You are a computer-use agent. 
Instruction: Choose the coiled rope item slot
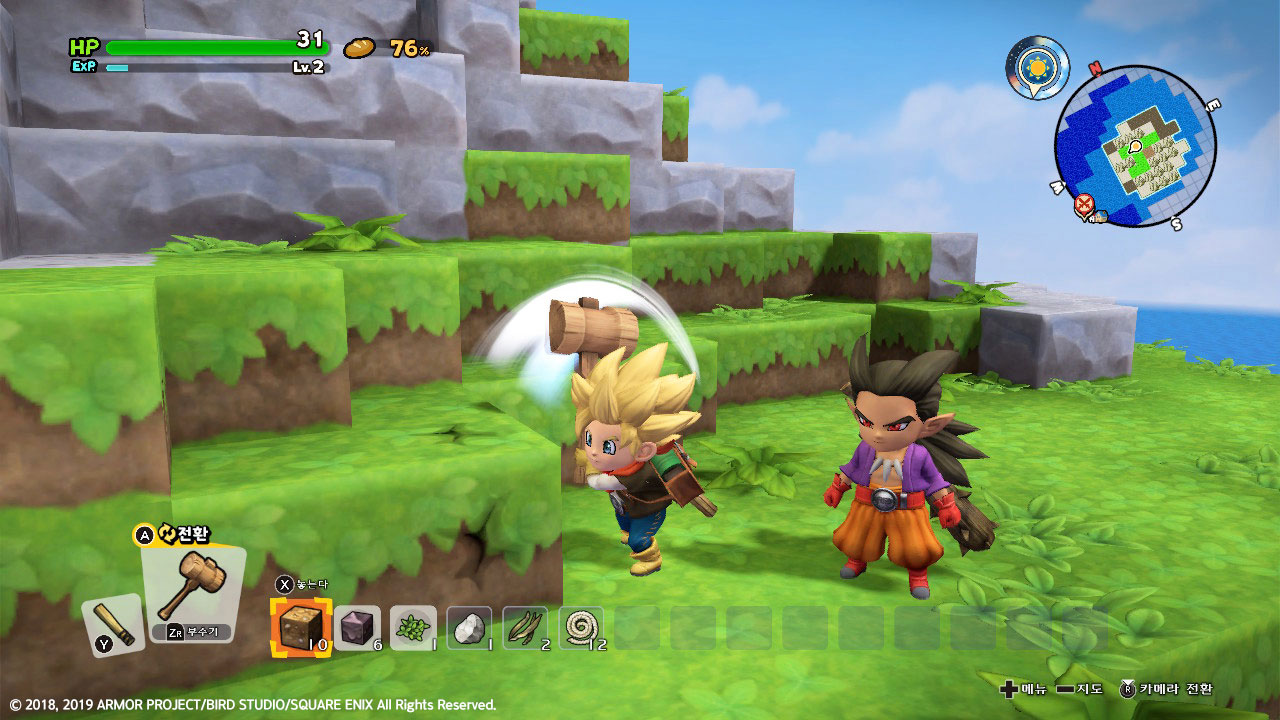click(x=580, y=627)
